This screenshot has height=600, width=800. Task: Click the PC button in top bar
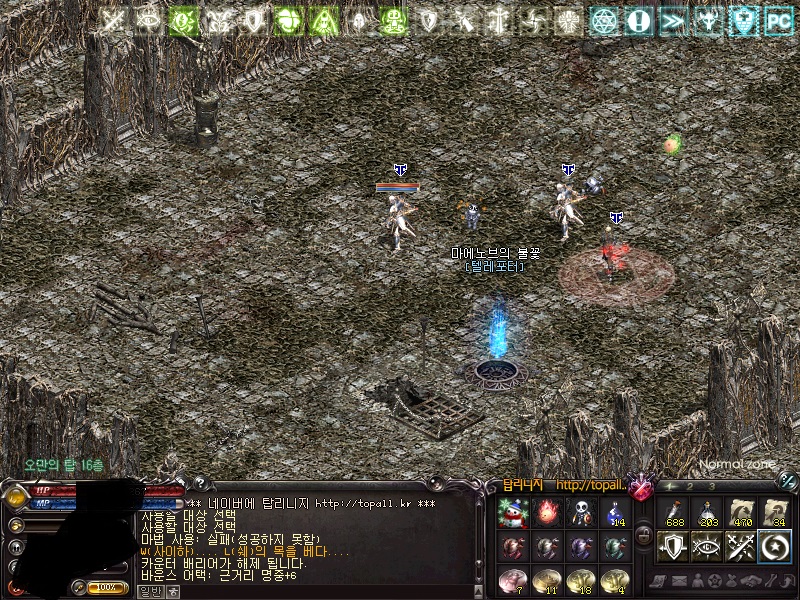point(778,20)
